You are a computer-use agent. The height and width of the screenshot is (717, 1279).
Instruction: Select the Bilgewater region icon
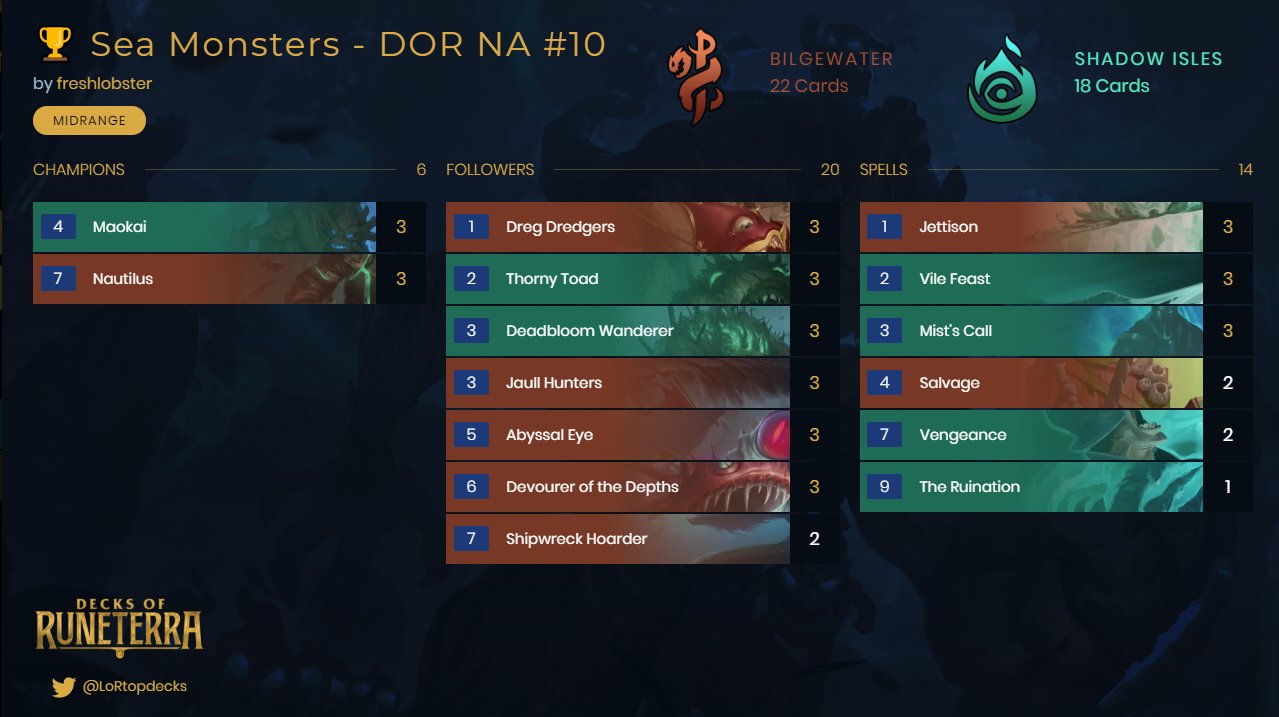(x=695, y=76)
